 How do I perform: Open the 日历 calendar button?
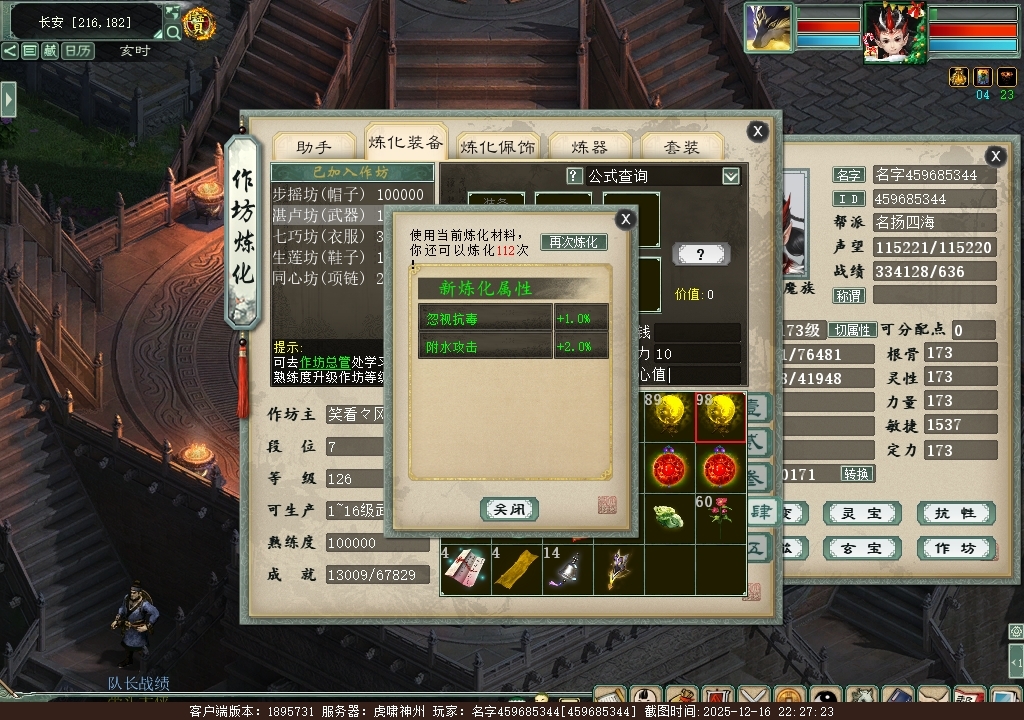click(x=78, y=50)
